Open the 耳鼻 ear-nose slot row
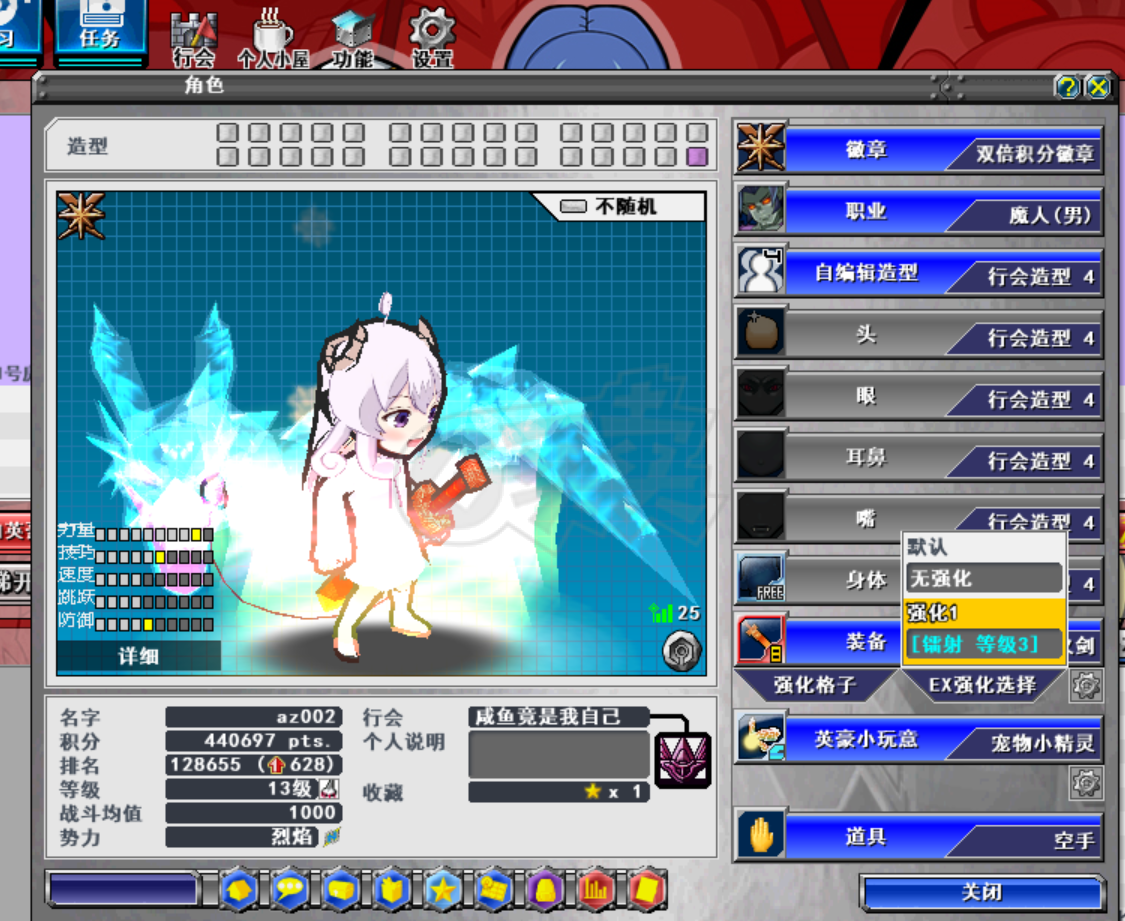 click(920, 458)
